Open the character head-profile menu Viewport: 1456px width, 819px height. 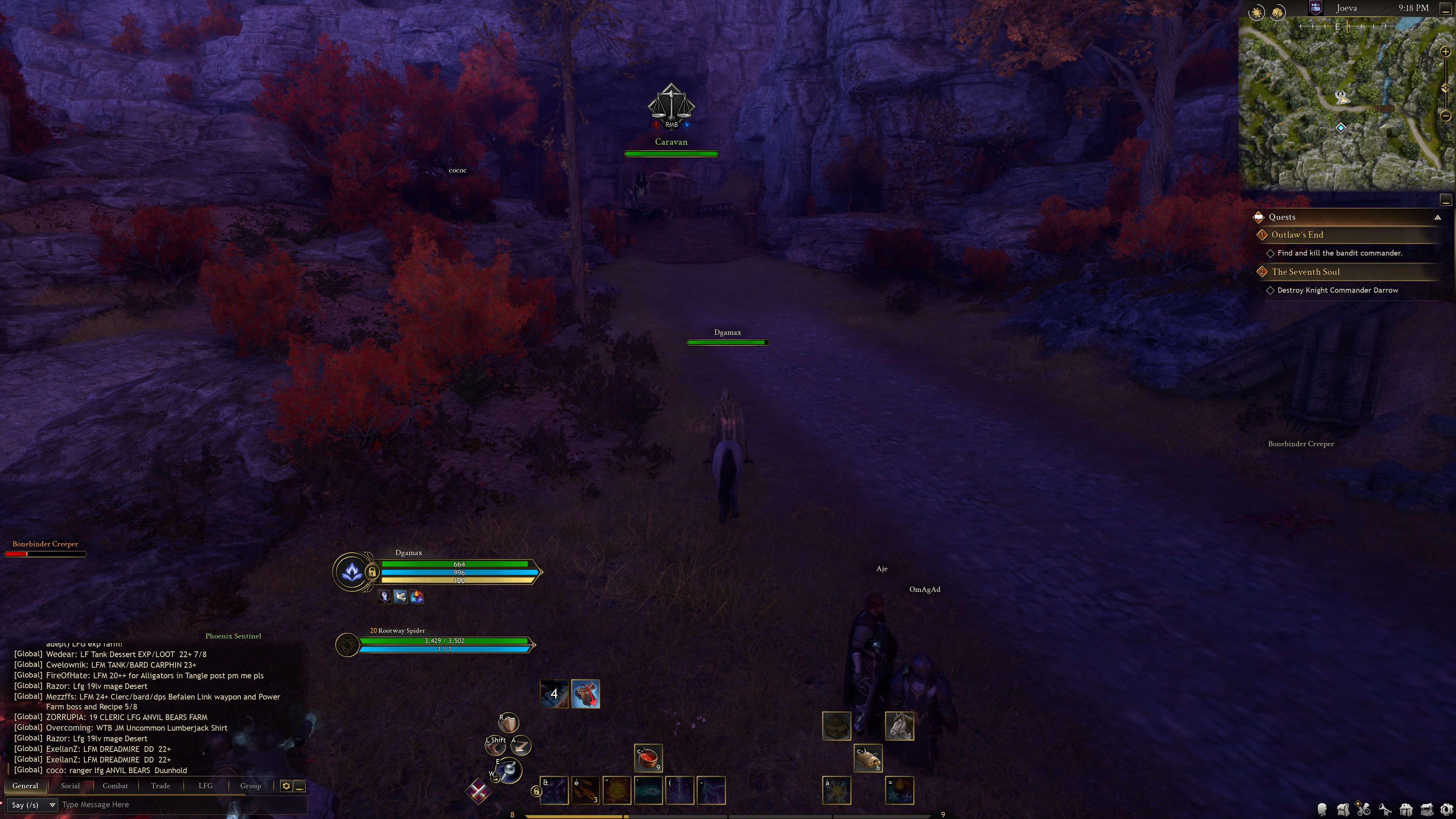1322,810
